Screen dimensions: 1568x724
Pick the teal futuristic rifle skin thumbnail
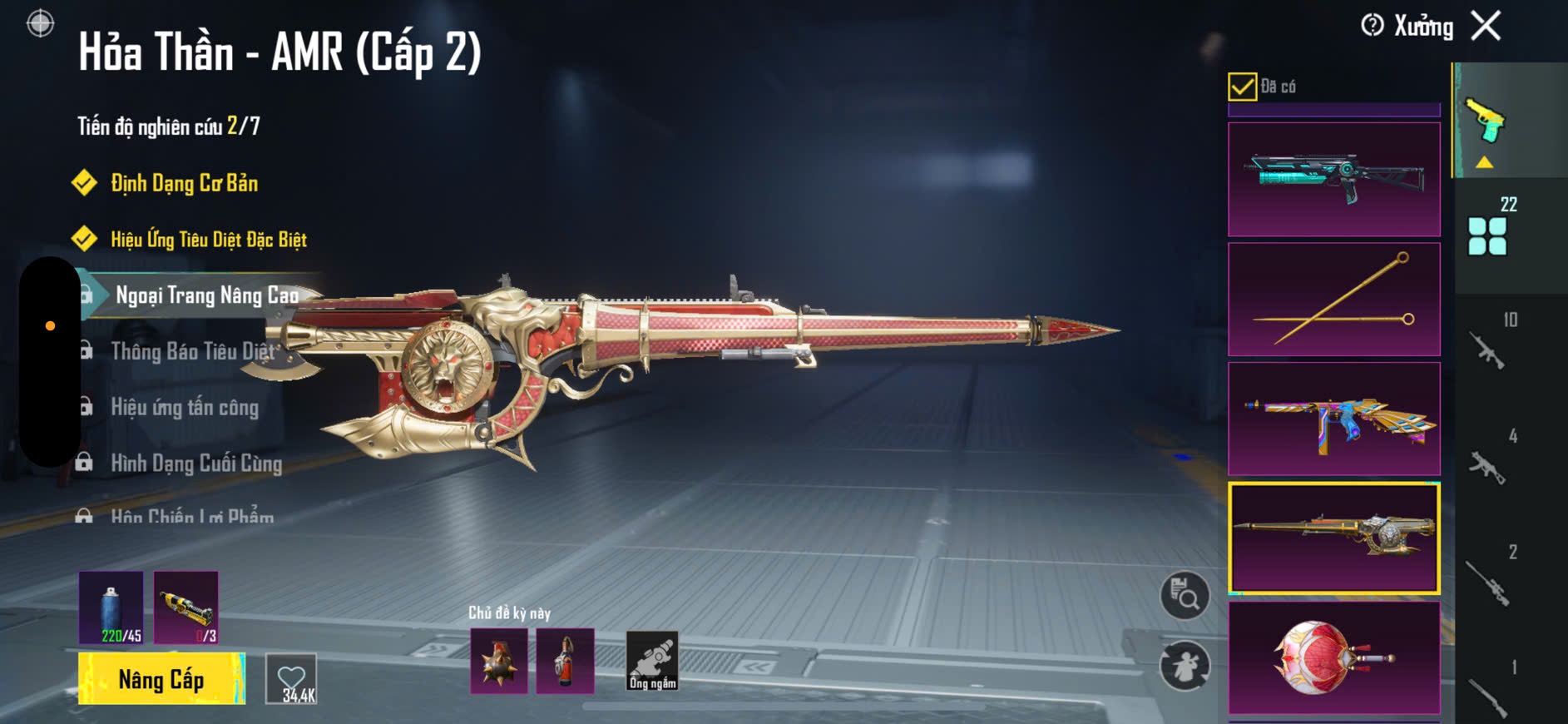[1333, 179]
